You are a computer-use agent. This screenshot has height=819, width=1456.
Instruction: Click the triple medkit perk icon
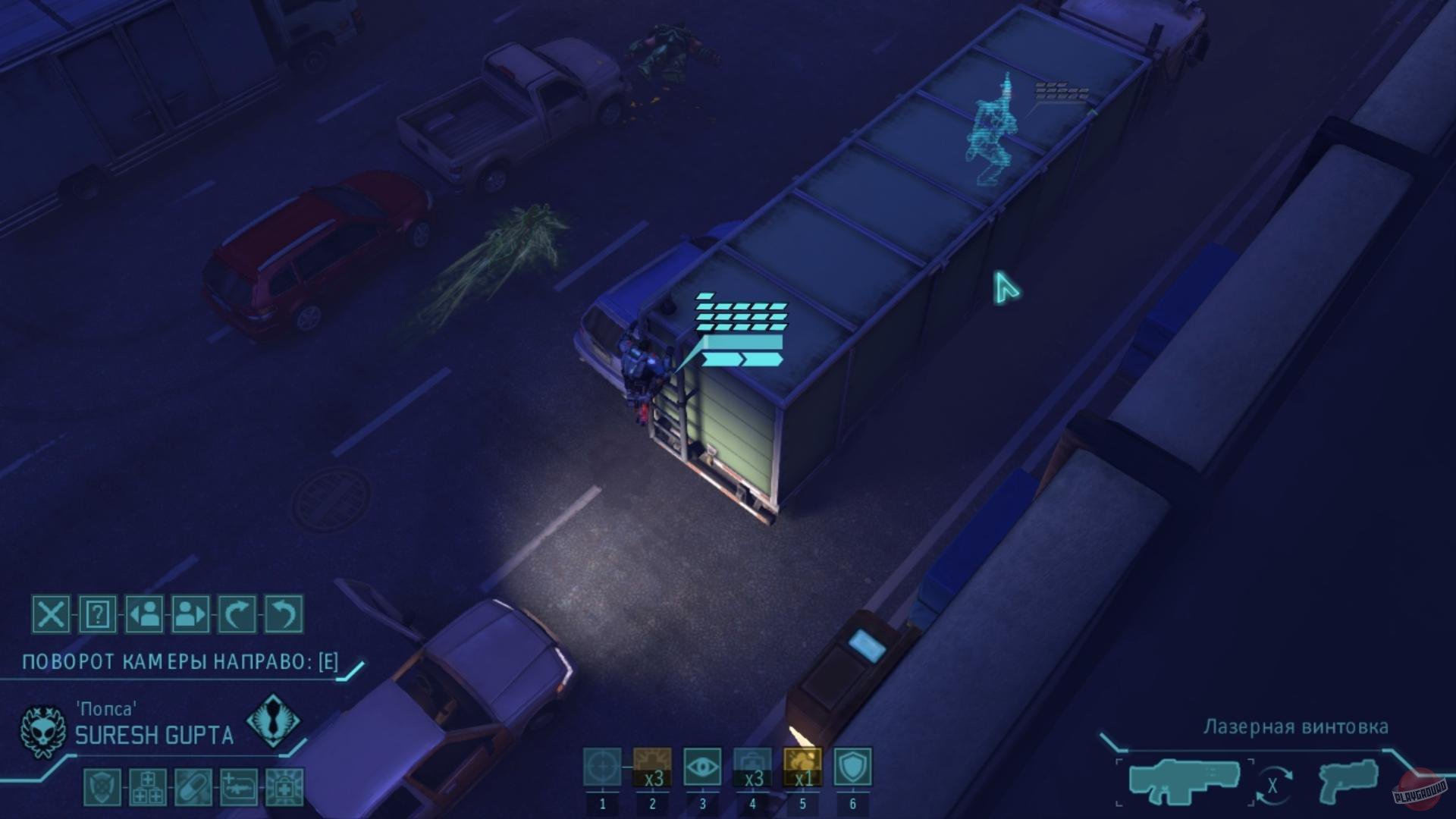(148, 787)
